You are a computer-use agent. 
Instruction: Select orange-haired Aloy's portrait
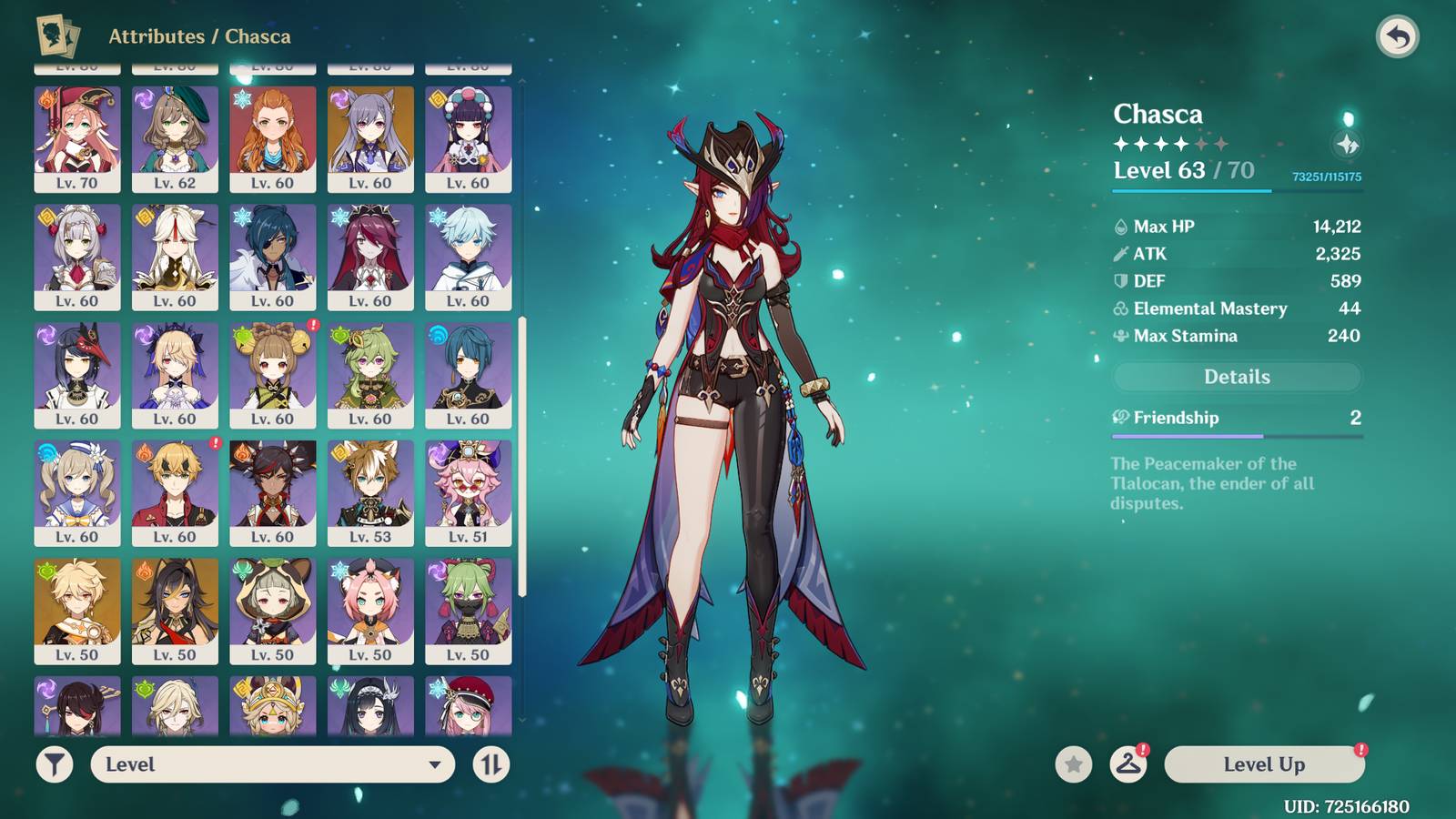[x=273, y=139]
